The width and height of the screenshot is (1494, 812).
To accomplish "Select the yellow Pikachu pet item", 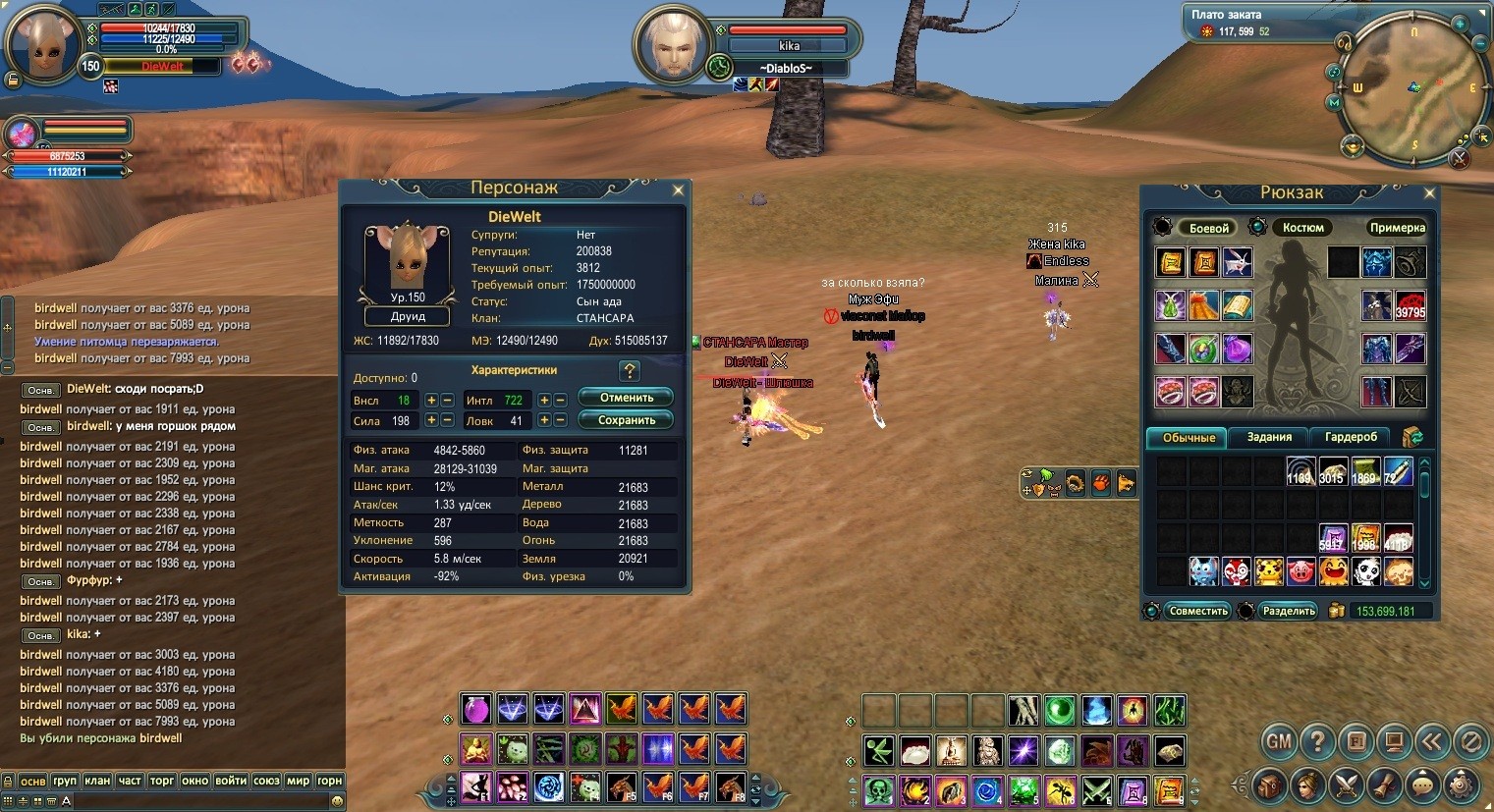I will [1268, 570].
